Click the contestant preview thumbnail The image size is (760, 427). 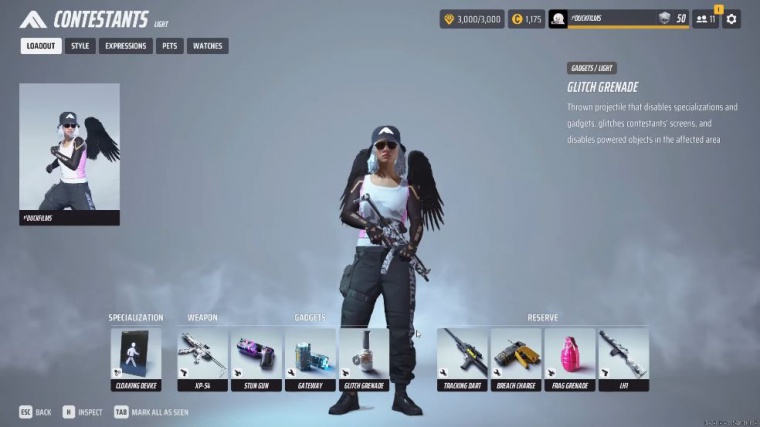(69, 153)
